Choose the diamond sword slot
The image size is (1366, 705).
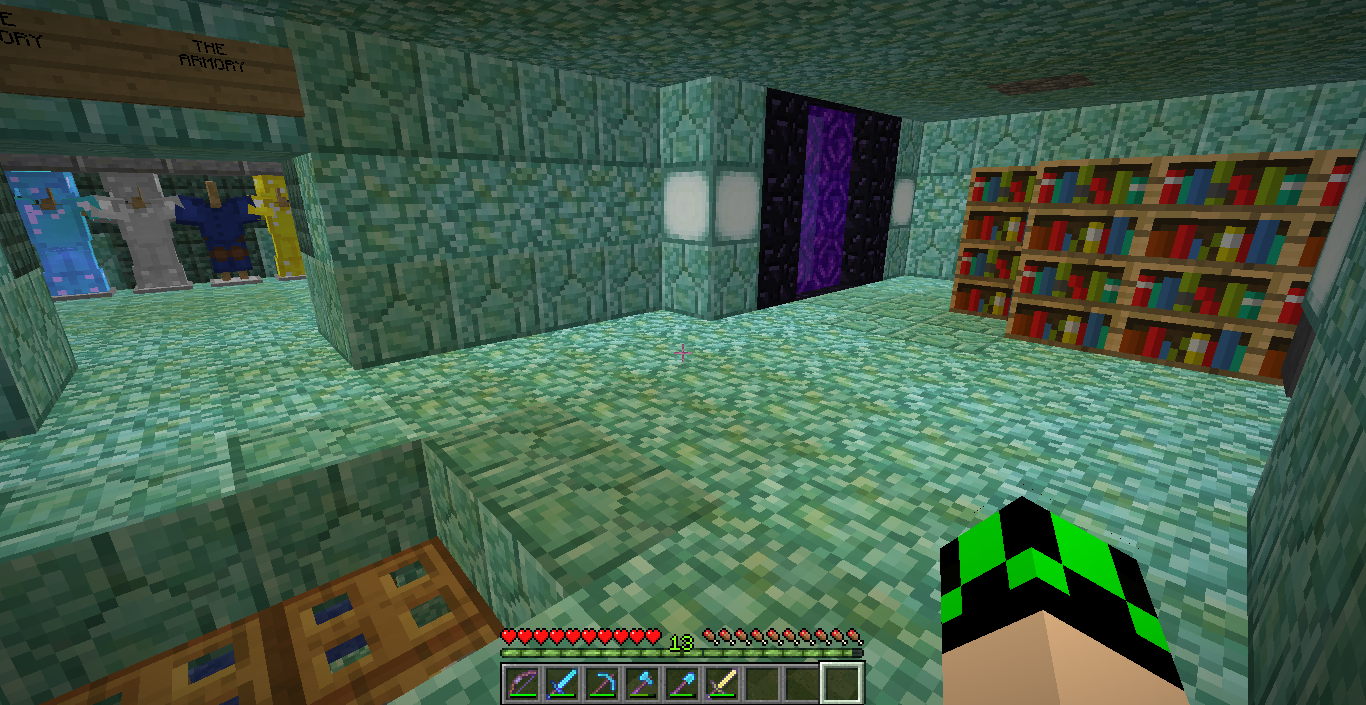point(562,683)
